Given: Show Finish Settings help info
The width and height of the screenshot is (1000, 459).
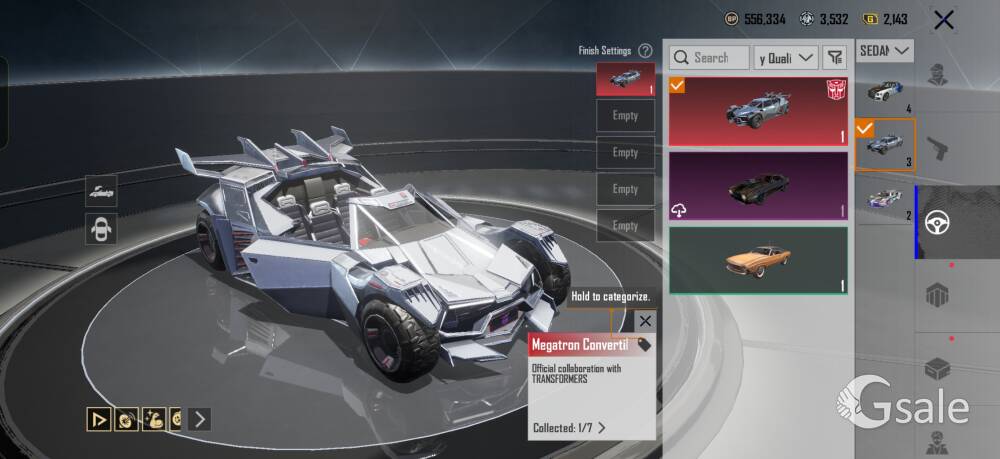Looking at the screenshot, I should click(646, 50).
